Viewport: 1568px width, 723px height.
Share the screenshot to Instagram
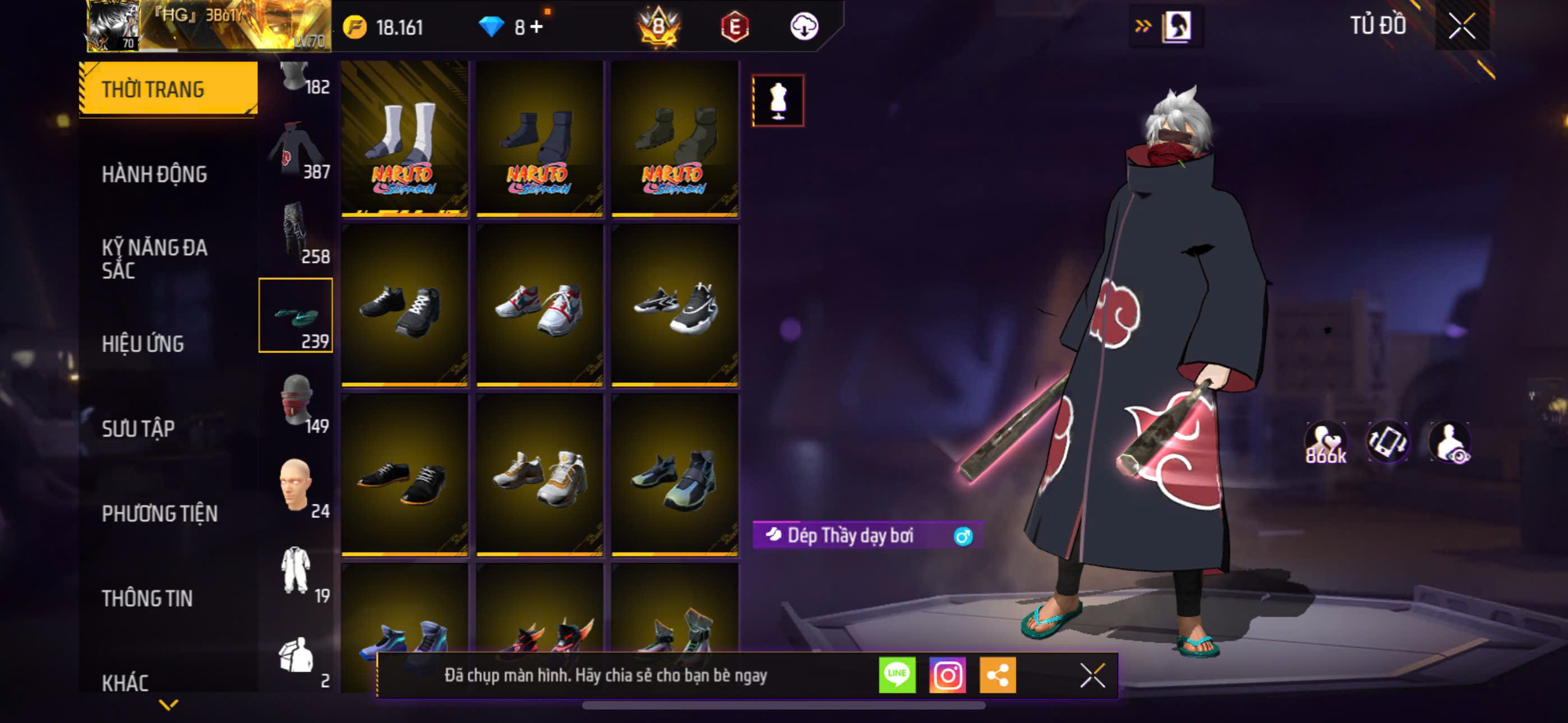click(x=947, y=675)
